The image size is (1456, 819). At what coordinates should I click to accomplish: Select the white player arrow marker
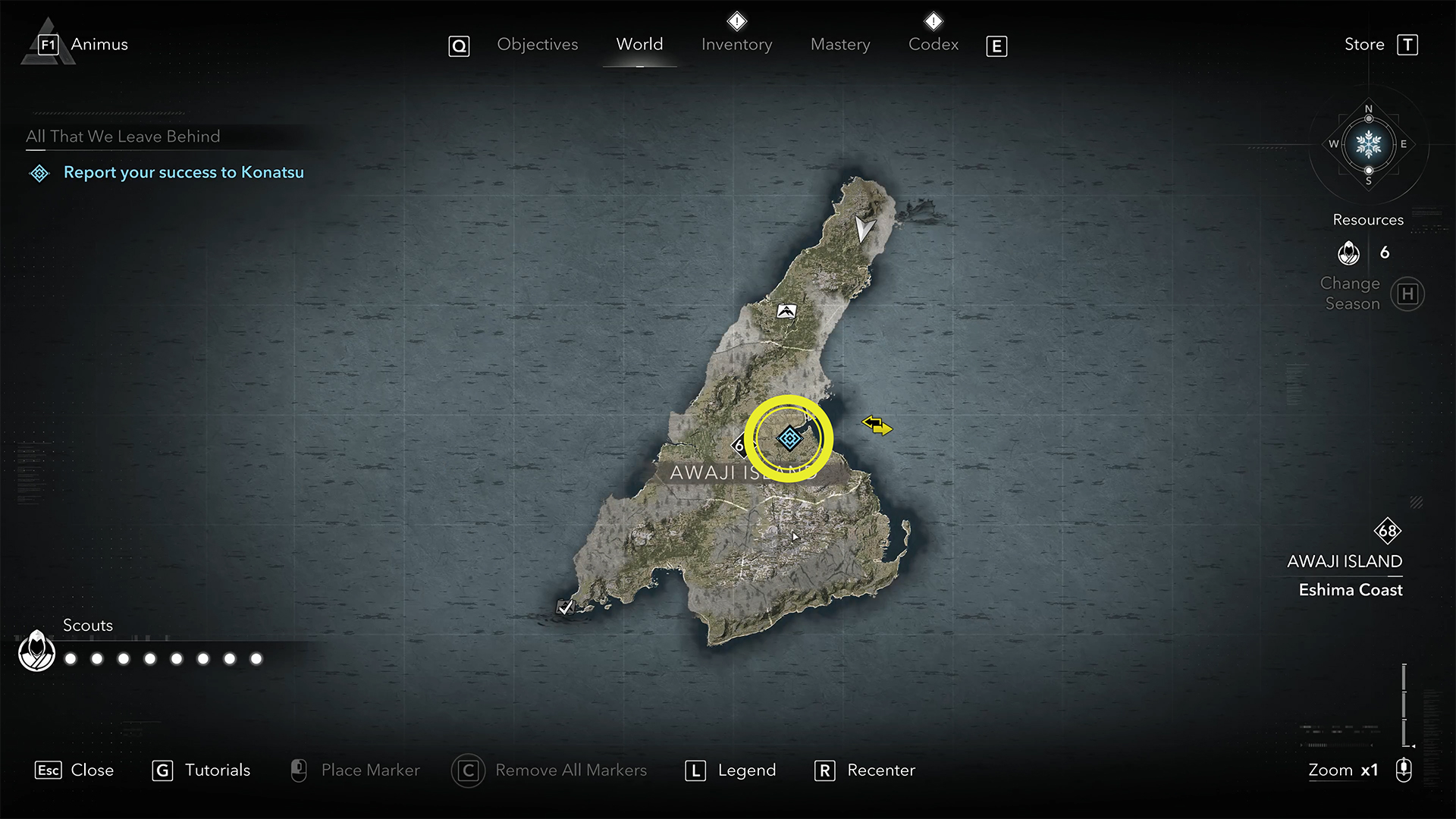click(863, 228)
